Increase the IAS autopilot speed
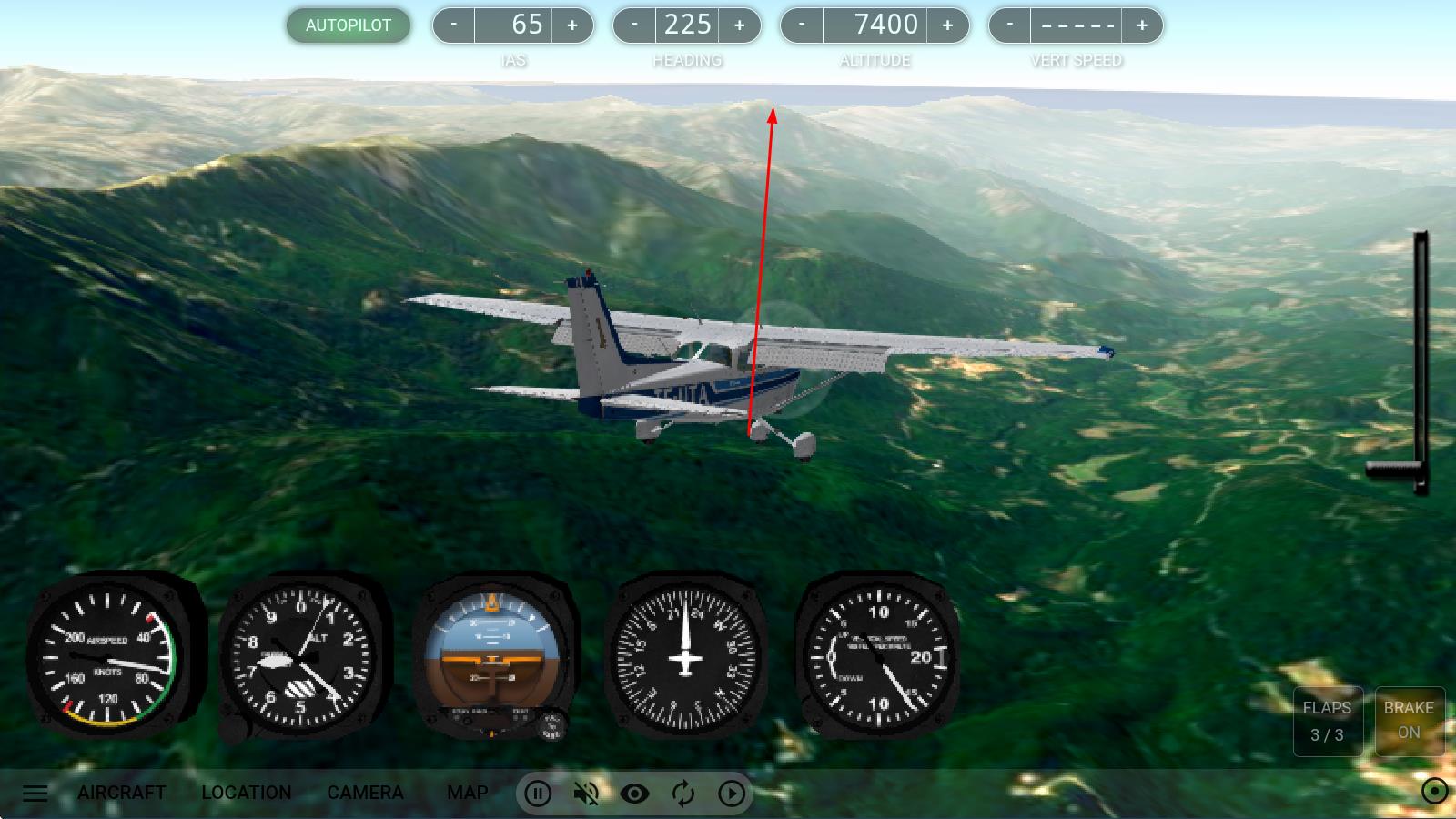 [572, 25]
